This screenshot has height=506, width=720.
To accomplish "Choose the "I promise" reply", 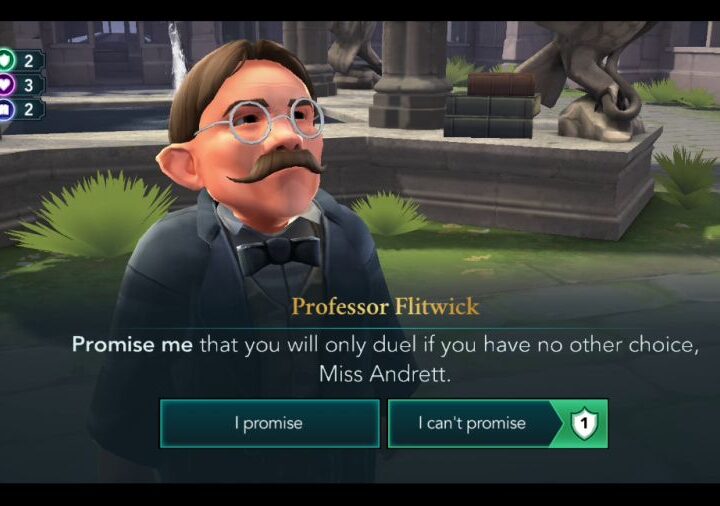I will (x=269, y=423).
